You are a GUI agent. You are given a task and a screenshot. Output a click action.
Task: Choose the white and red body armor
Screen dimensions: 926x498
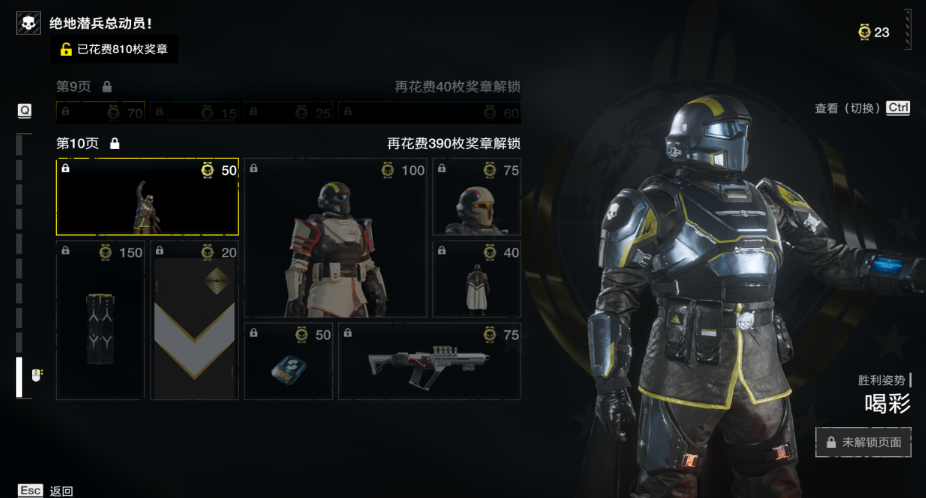(335, 238)
